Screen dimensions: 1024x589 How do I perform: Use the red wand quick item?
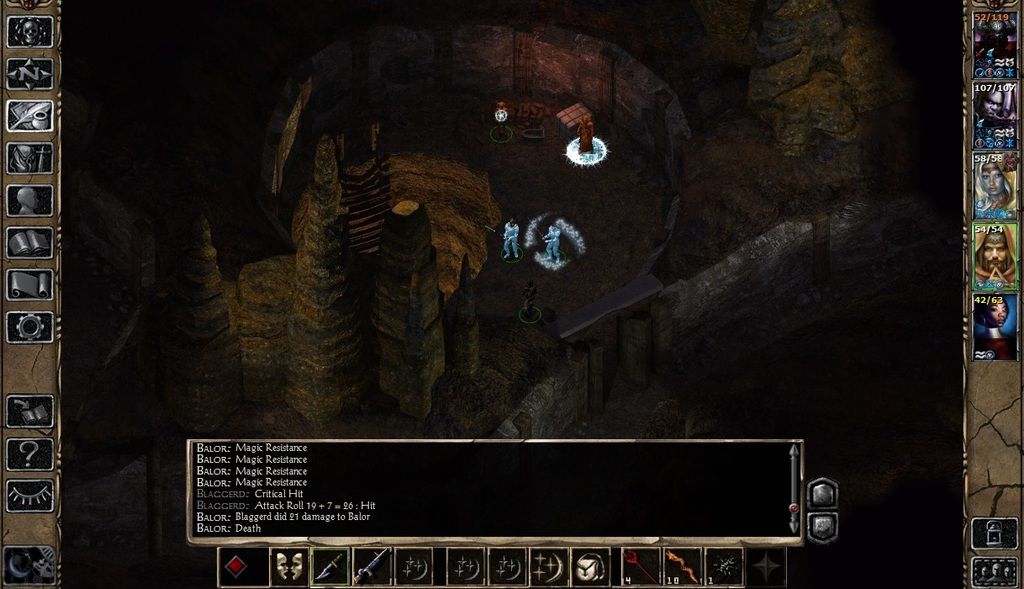639,567
